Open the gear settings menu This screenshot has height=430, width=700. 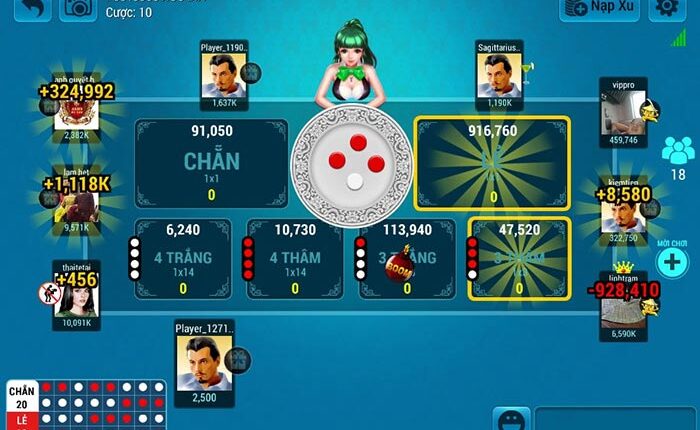[665, 8]
